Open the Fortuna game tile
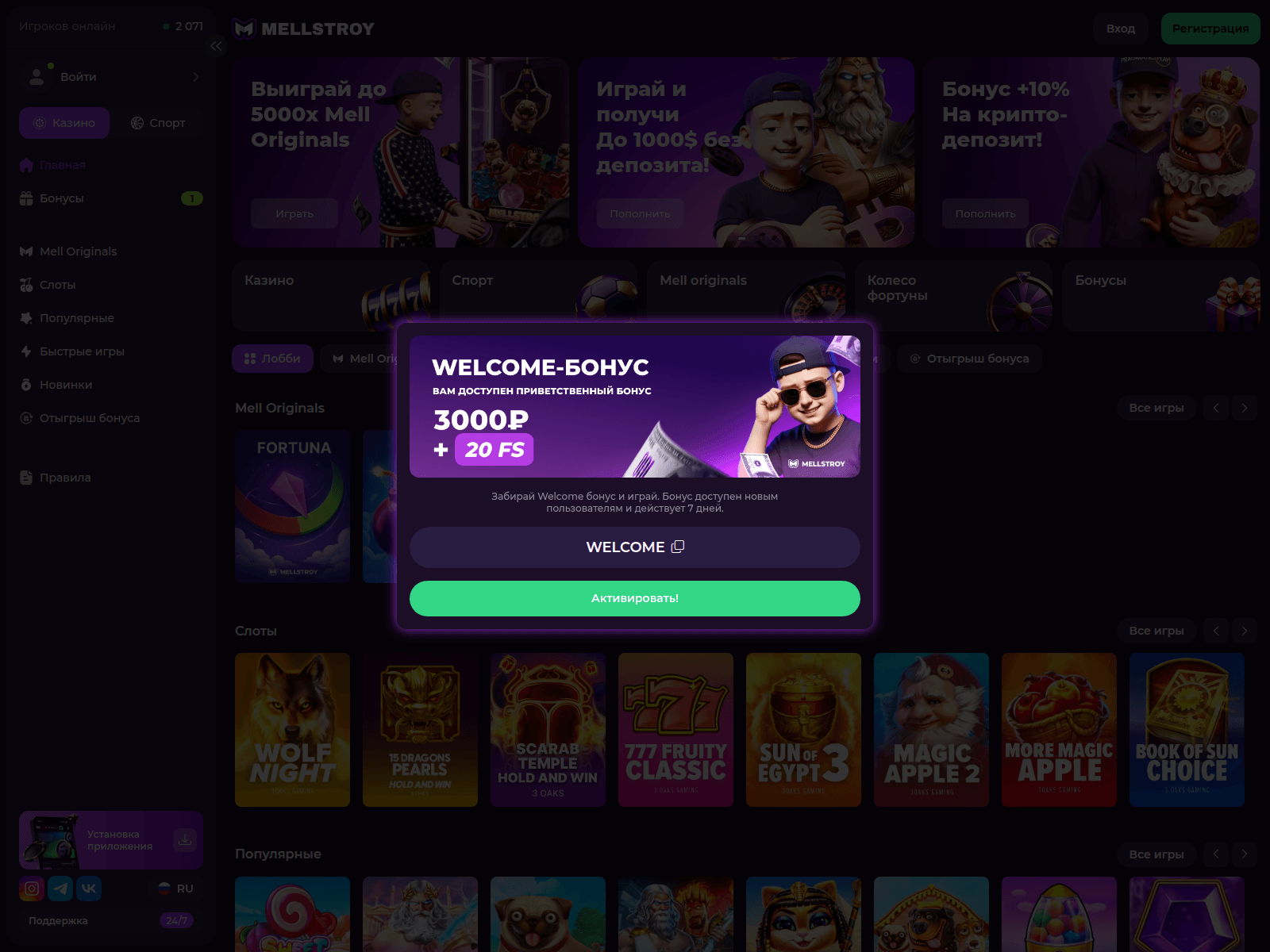This screenshot has height=952, width=1270. [292, 506]
